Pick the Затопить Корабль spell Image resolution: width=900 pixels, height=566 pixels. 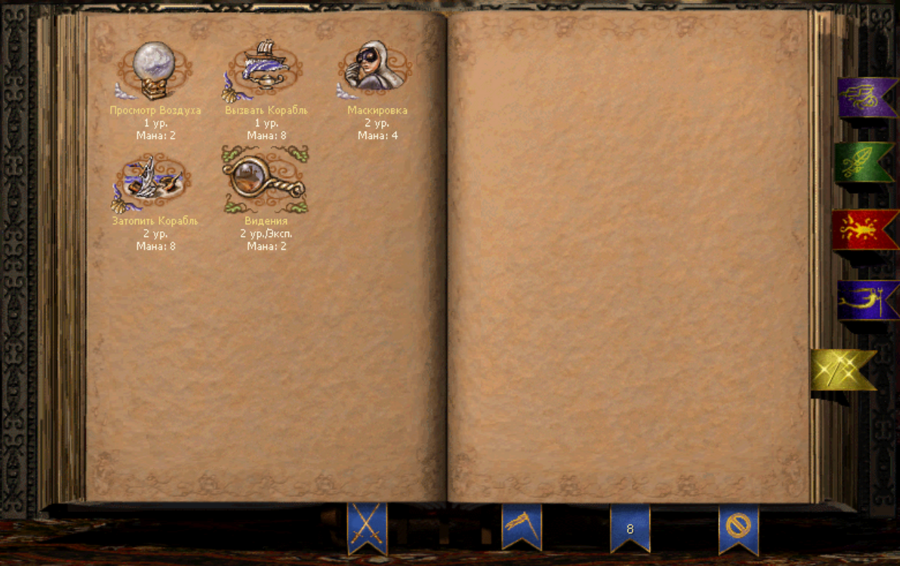pyautogui.click(x=154, y=180)
